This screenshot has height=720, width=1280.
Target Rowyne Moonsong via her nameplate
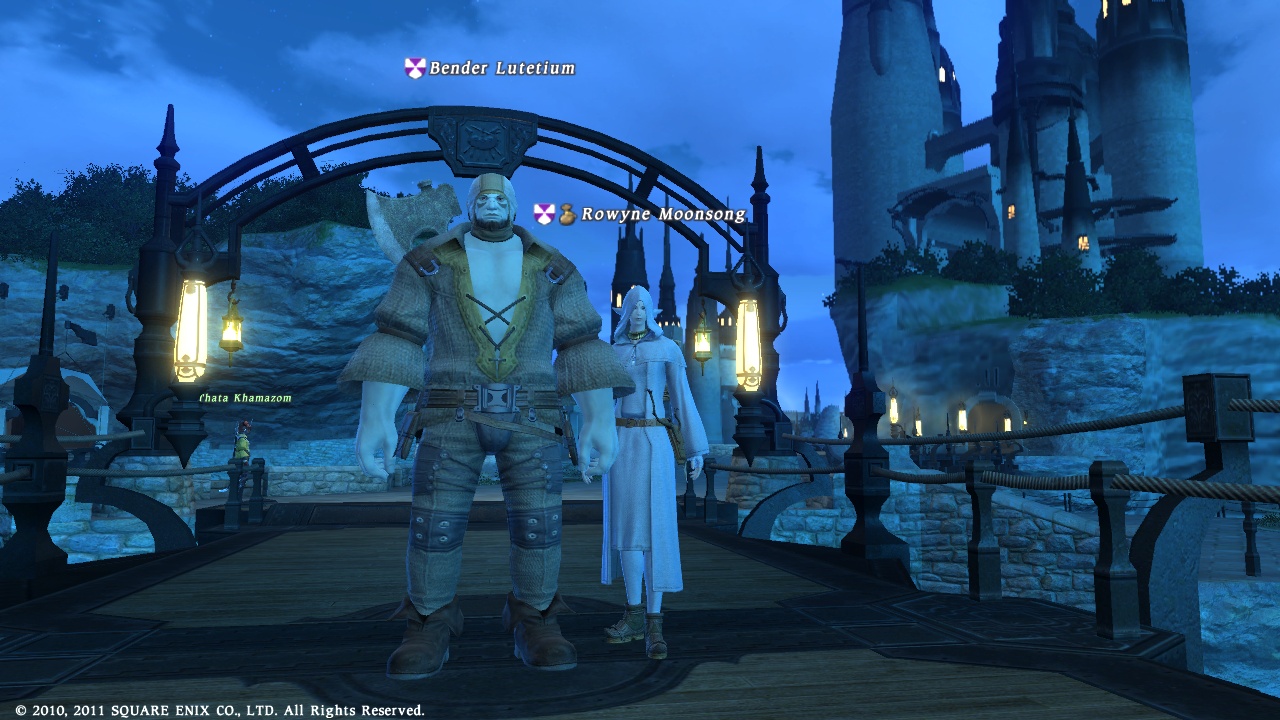pyautogui.click(x=662, y=214)
